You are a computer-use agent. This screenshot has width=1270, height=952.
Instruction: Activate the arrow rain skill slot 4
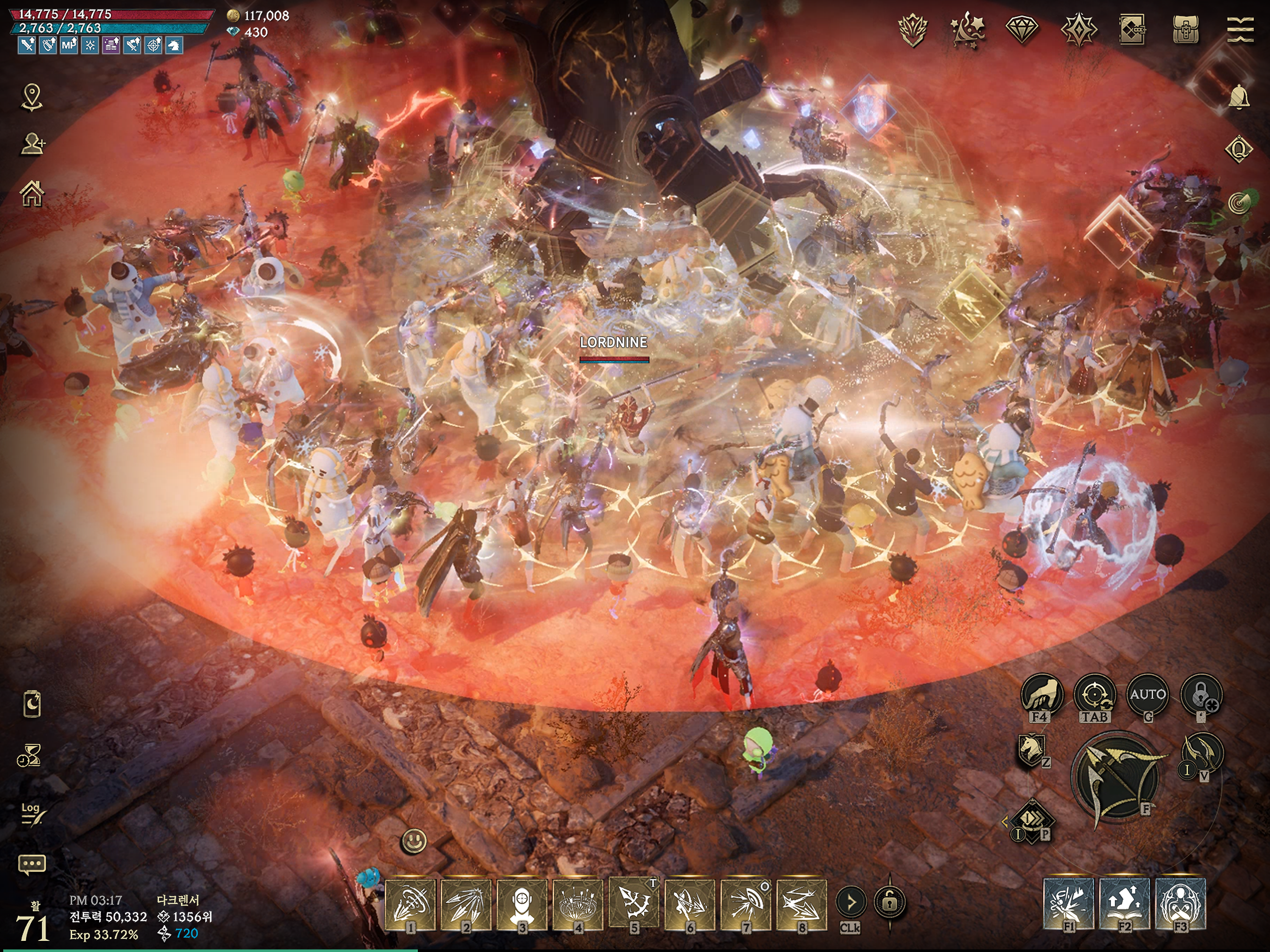click(x=578, y=904)
